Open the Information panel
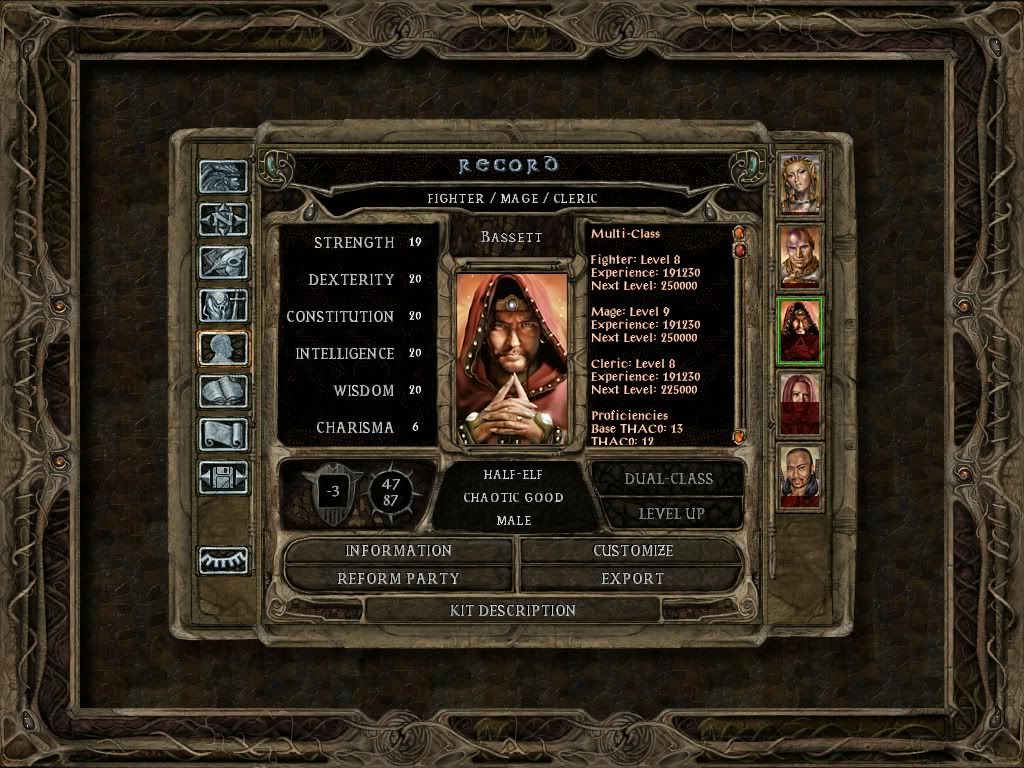The width and height of the screenshot is (1024, 768). pos(398,551)
